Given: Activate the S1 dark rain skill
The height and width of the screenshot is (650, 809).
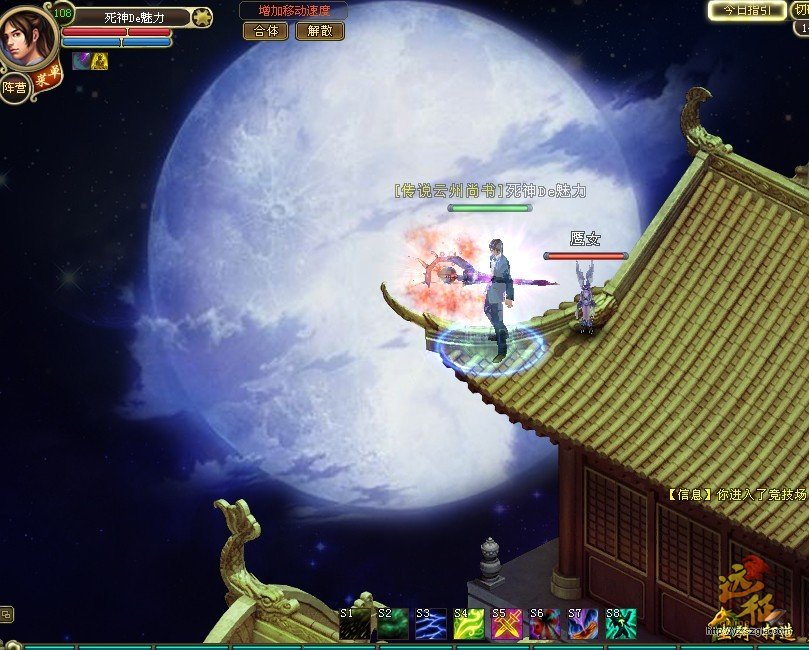Looking at the screenshot, I should click(354, 624).
